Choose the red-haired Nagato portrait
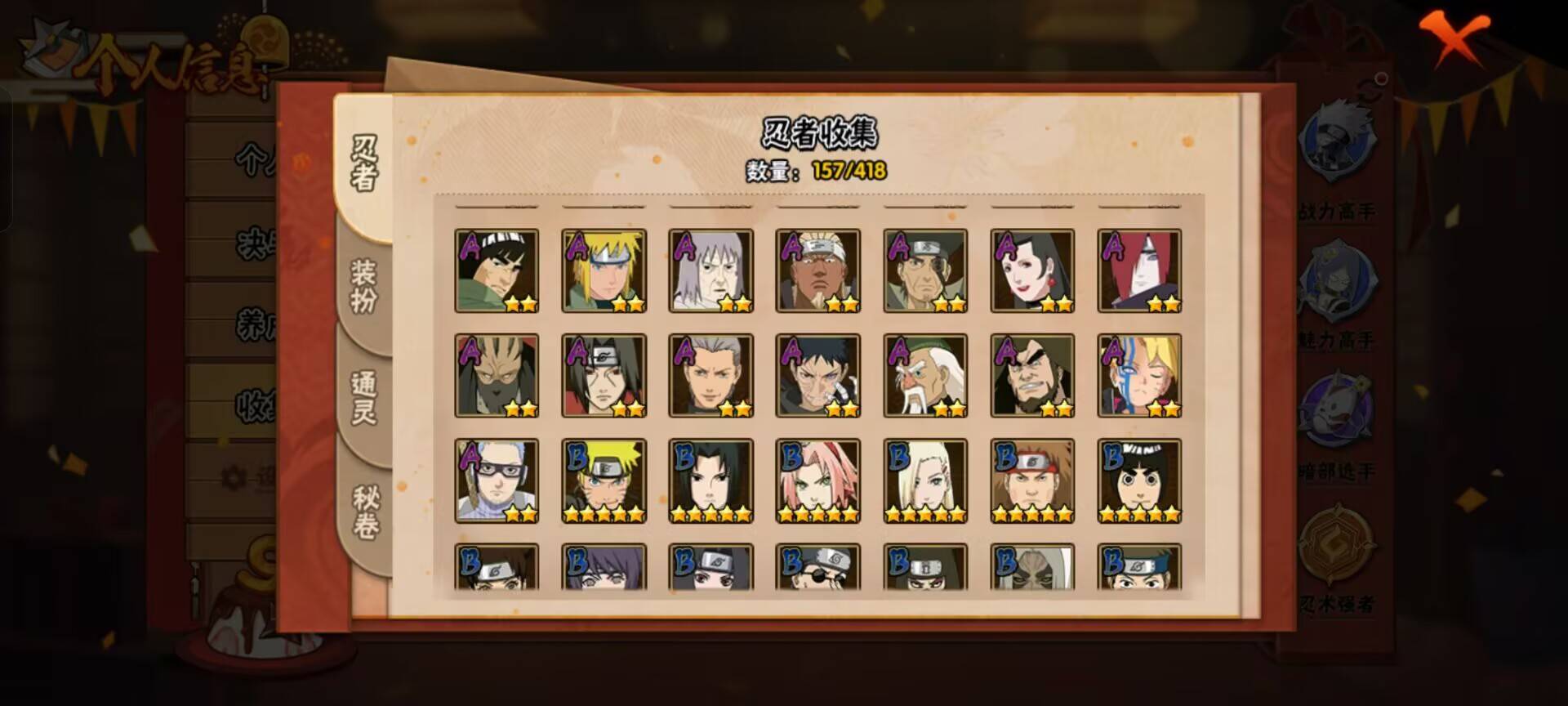The image size is (1568, 706). [1139, 270]
